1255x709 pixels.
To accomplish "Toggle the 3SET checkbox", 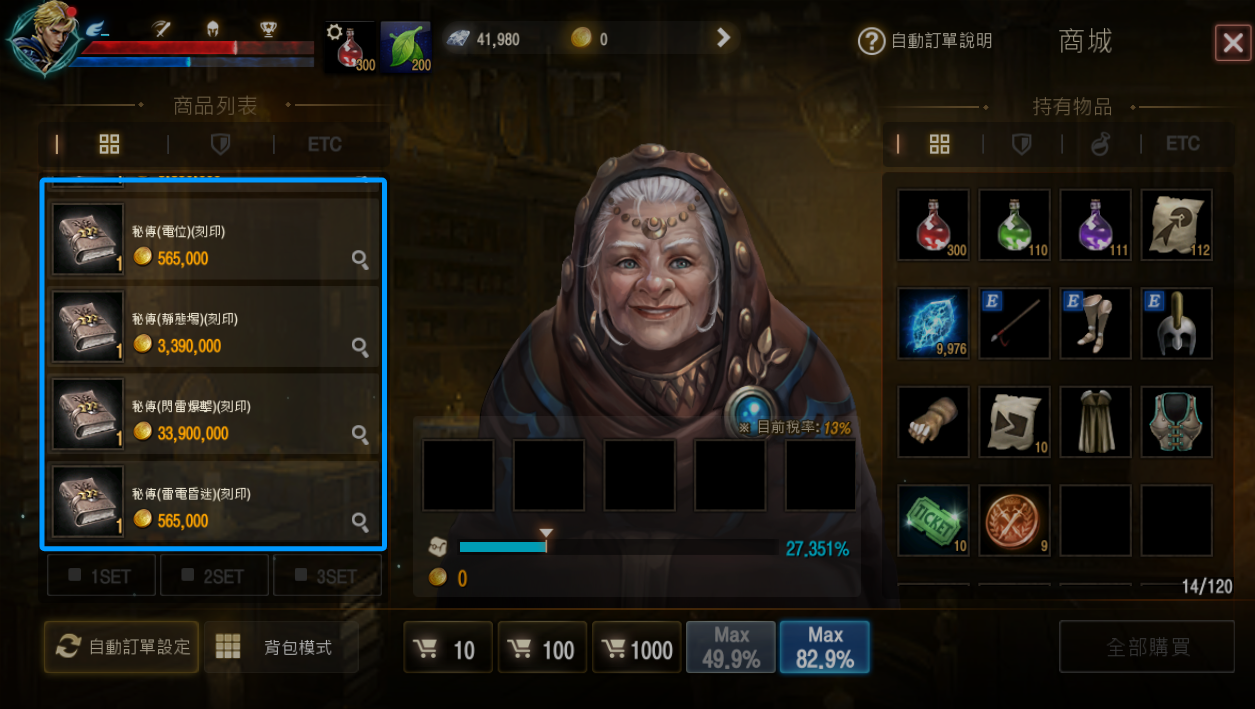I will coord(328,576).
